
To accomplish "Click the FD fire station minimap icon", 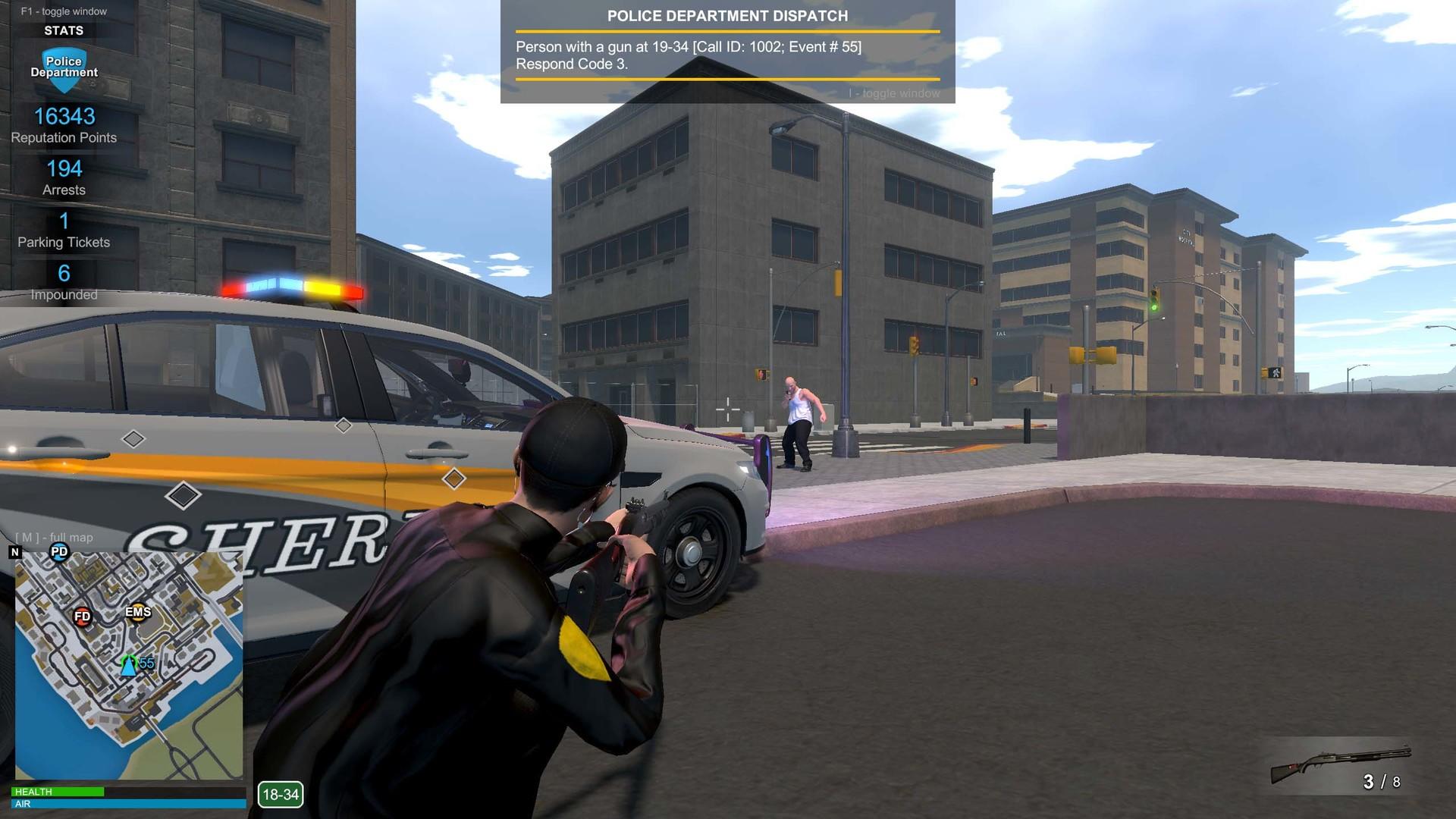I will tap(81, 617).
